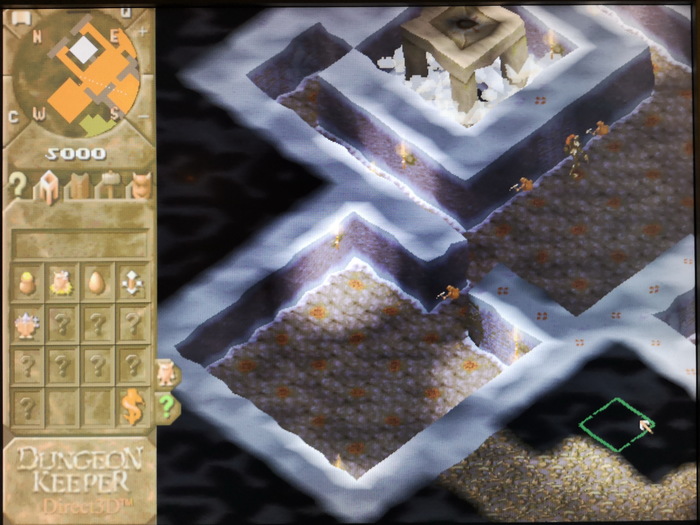Activate the dollar sign sell button
The width and height of the screenshot is (700, 525).
(132, 405)
